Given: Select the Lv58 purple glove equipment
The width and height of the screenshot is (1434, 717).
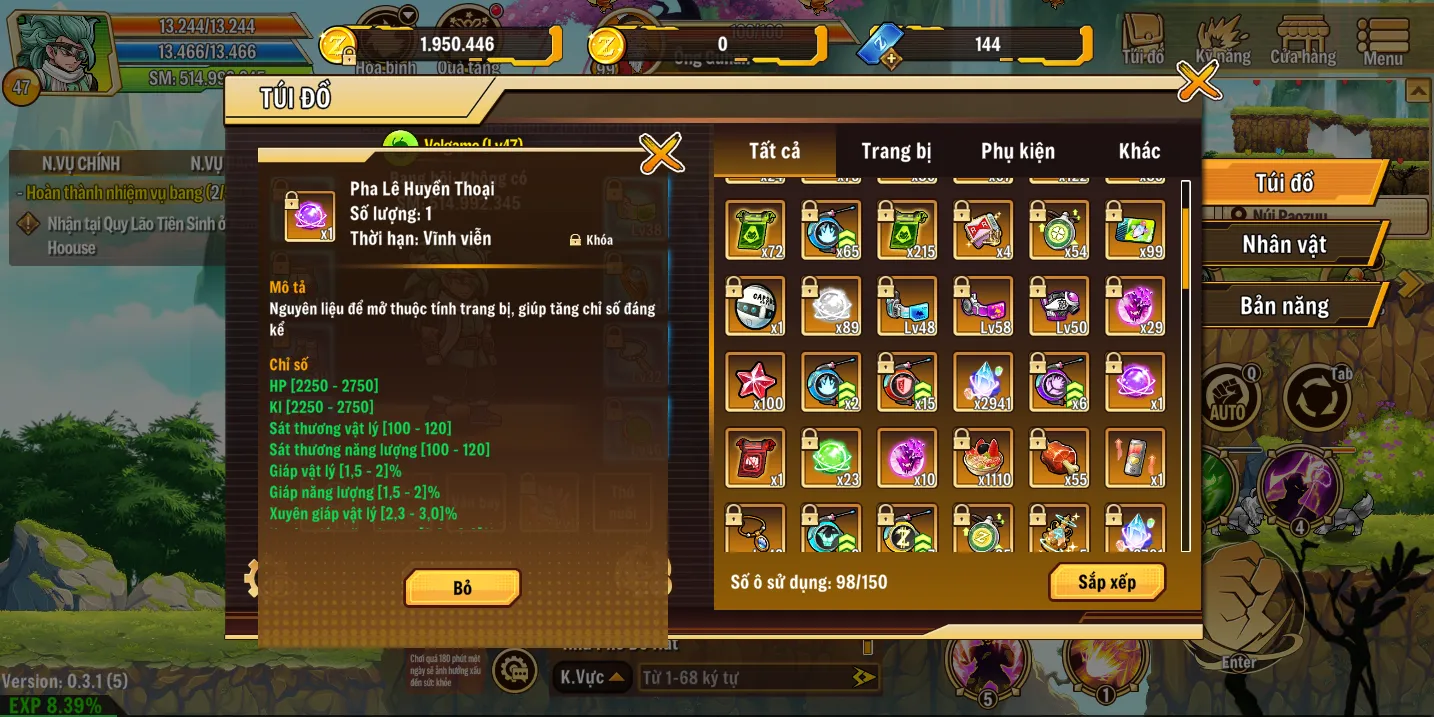Looking at the screenshot, I should (x=984, y=306).
